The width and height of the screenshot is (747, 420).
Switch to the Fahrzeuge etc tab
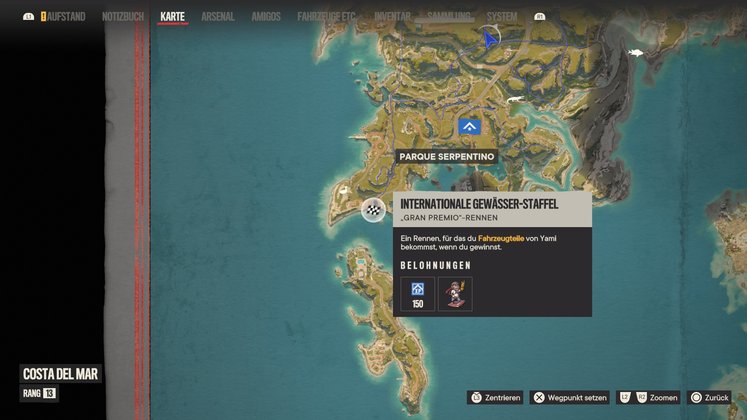(x=326, y=17)
